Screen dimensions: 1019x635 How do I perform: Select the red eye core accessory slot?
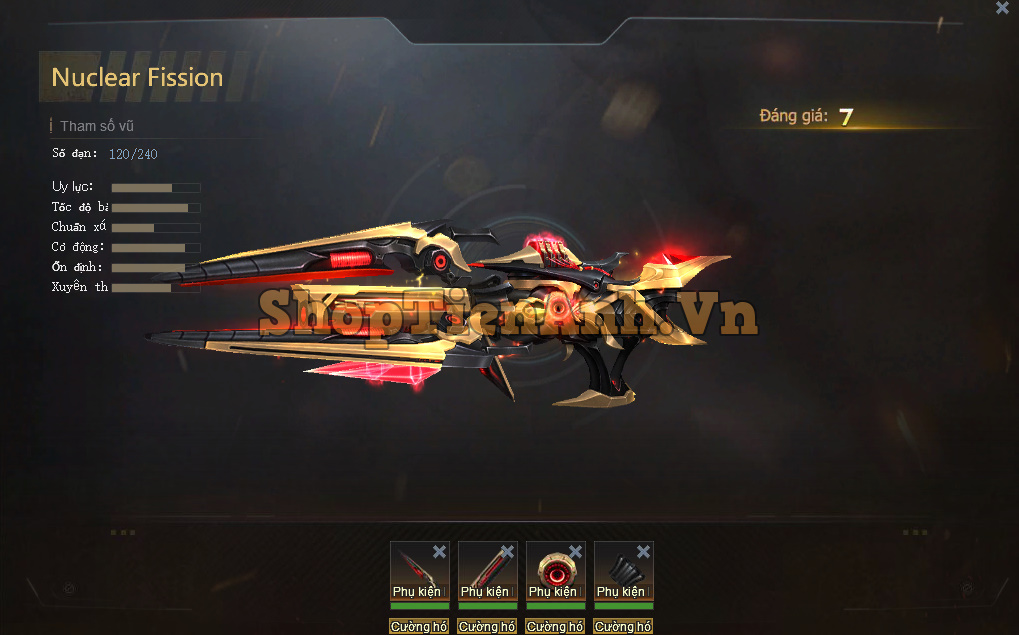[551, 570]
